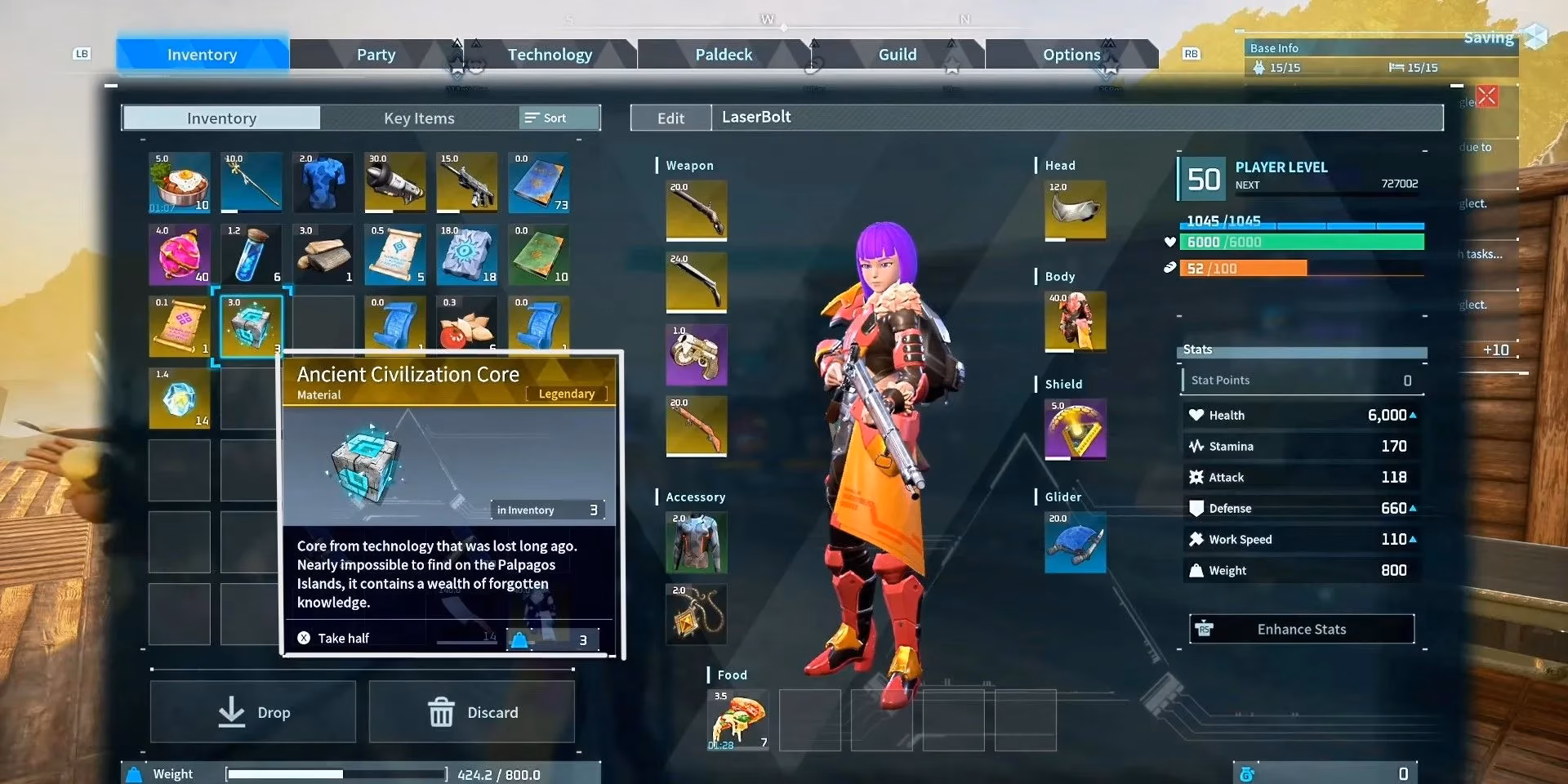The width and height of the screenshot is (1568, 784).
Task: Select the Guild tab
Action: pos(897,55)
